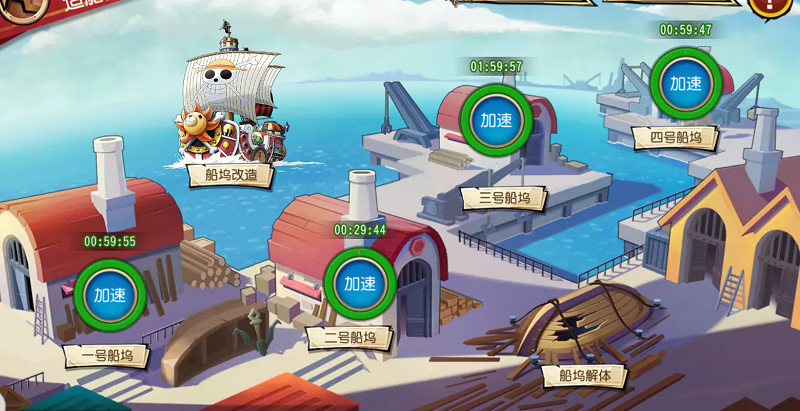Speed up dock one with 加速

coord(110,295)
